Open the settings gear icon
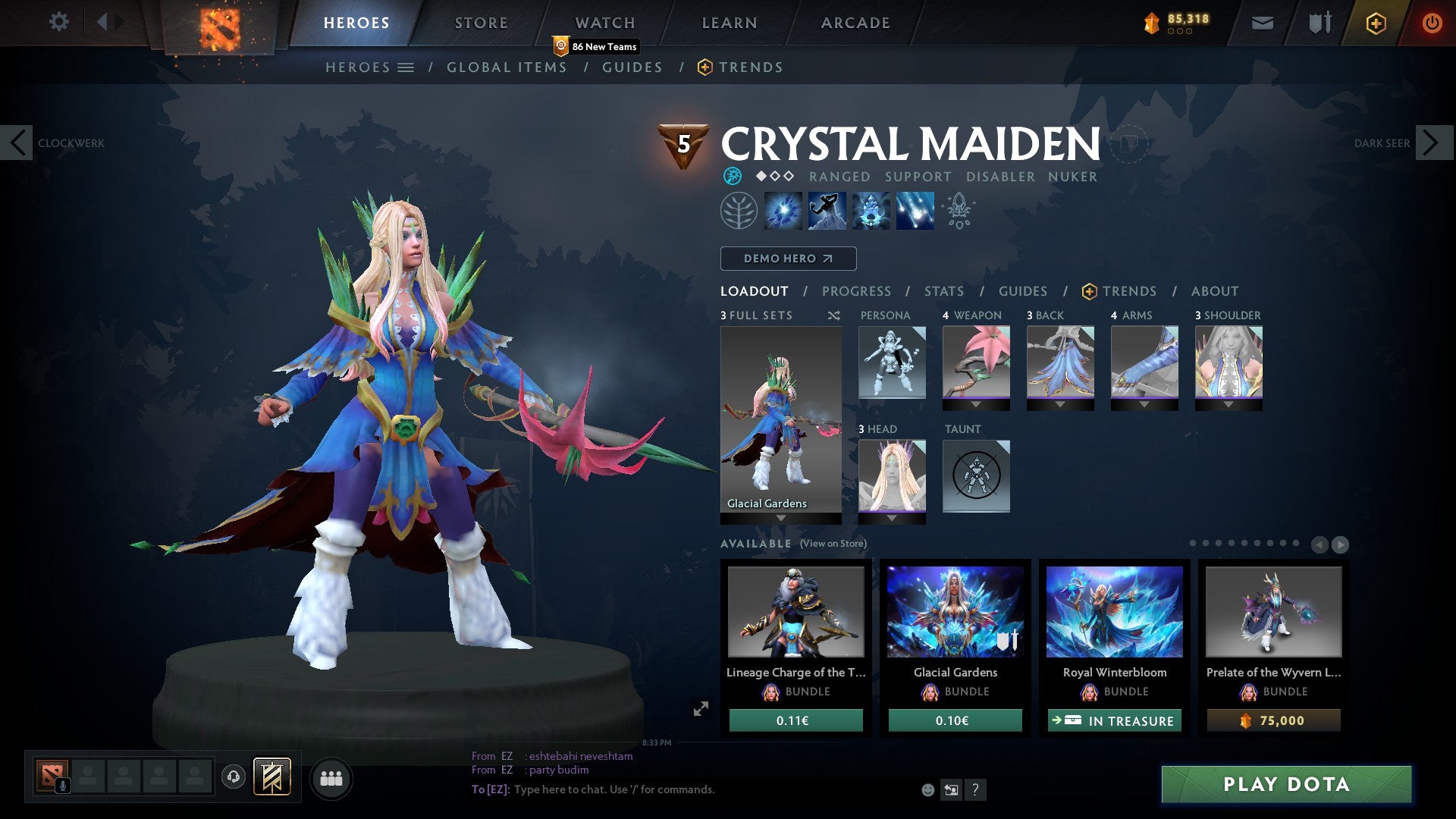The image size is (1456, 819). (58, 22)
